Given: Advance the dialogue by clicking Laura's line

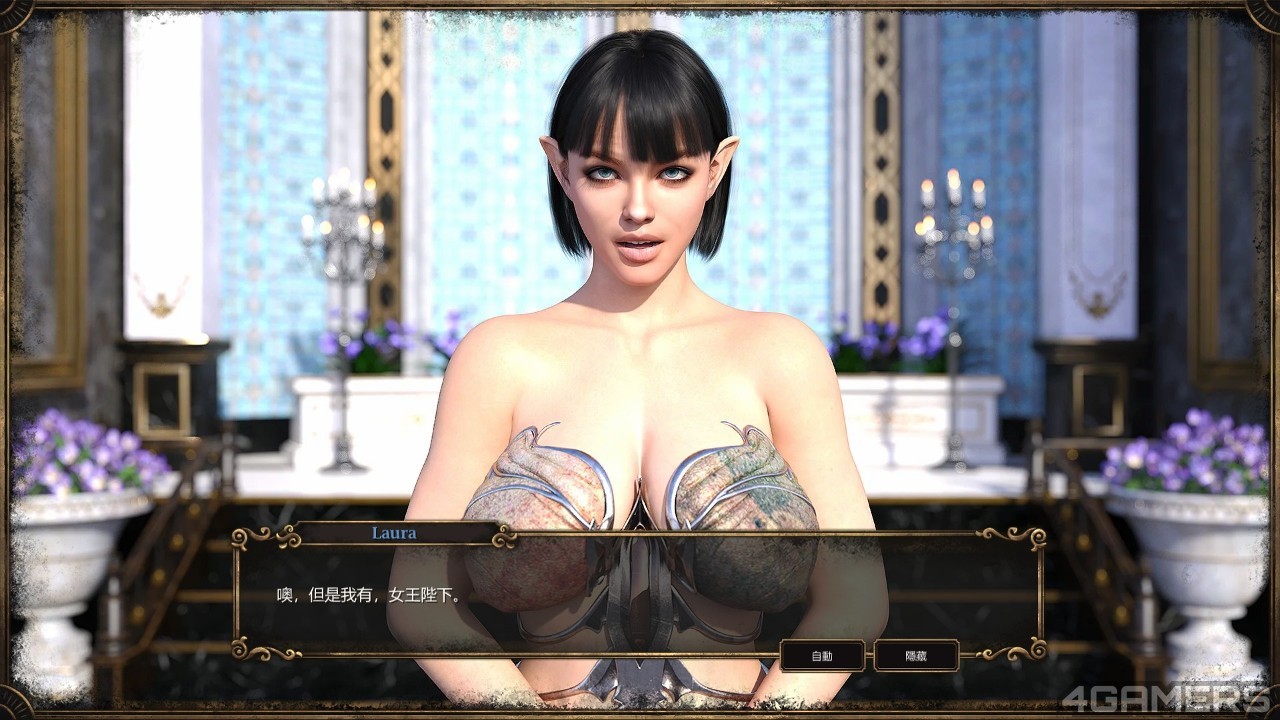Looking at the screenshot, I should [370, 596].
